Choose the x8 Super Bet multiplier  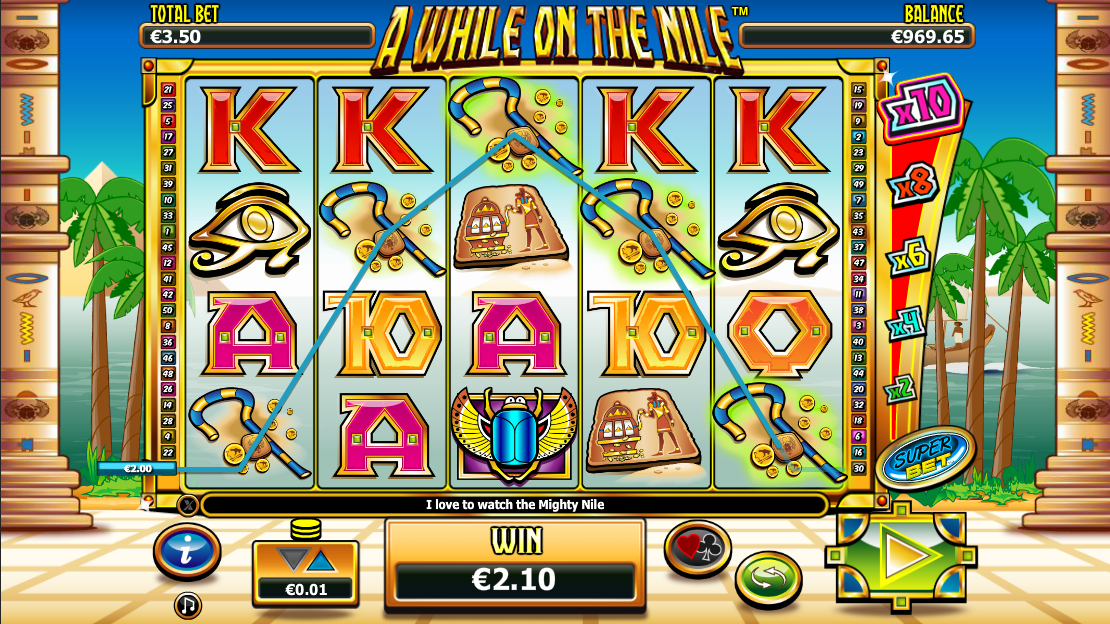point(910,187)
